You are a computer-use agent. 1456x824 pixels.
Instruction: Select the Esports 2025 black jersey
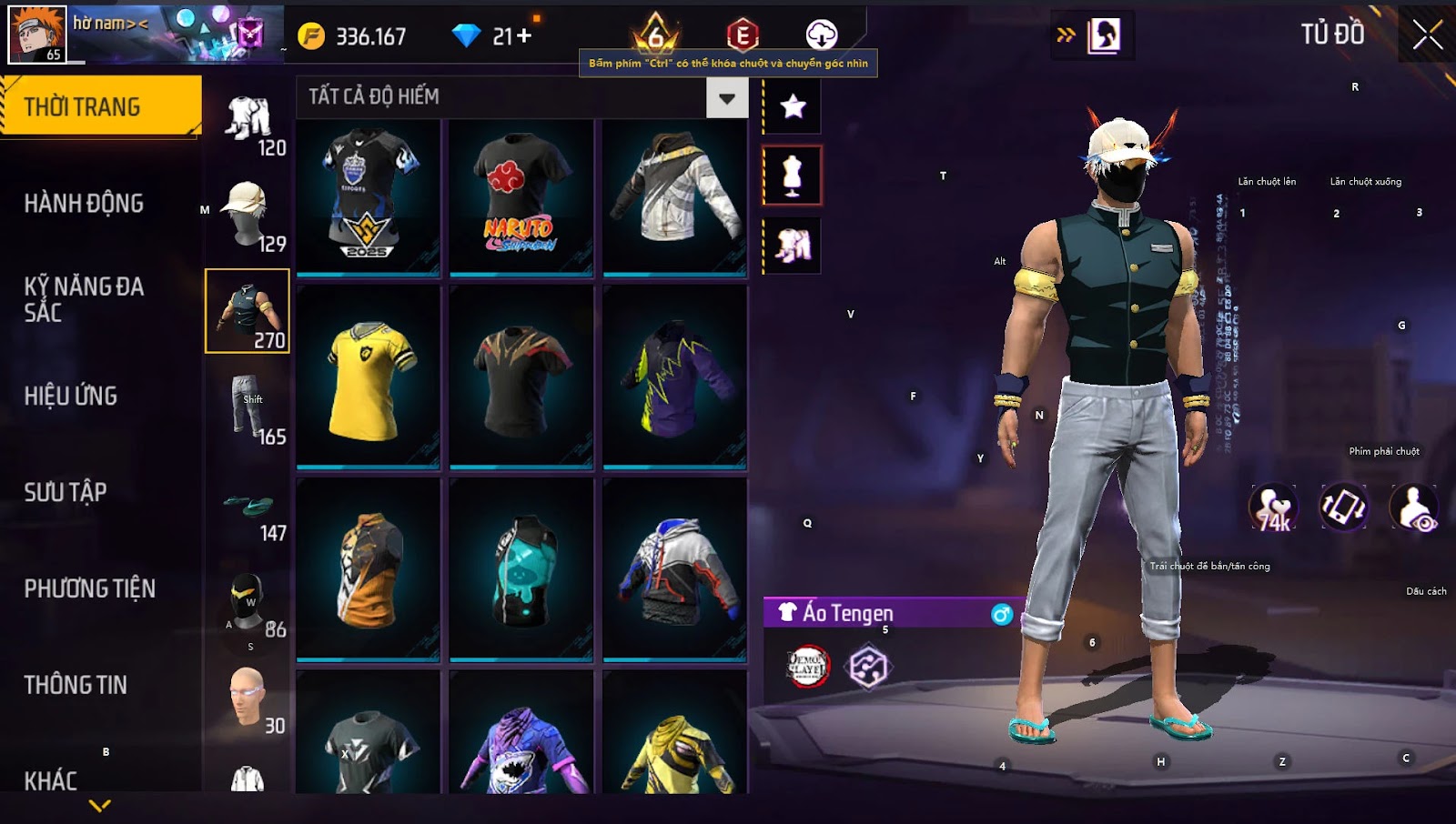tap(369, 196)
